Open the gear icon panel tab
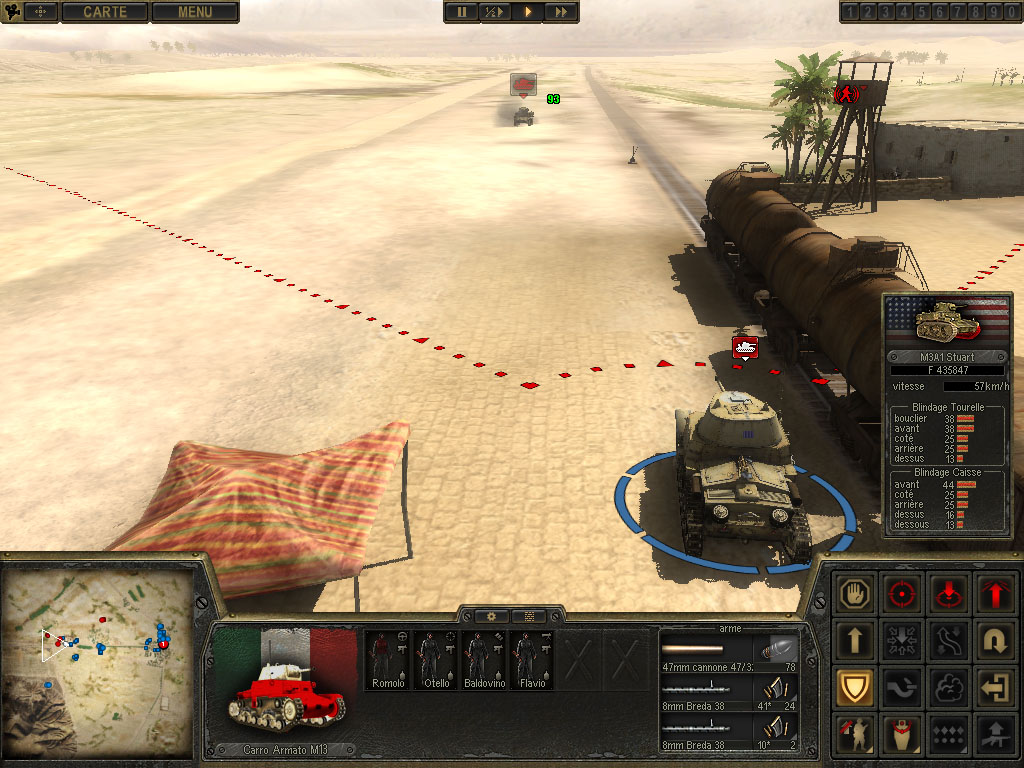This screenshot has width=1024, height=768. [x=491, y=616]
